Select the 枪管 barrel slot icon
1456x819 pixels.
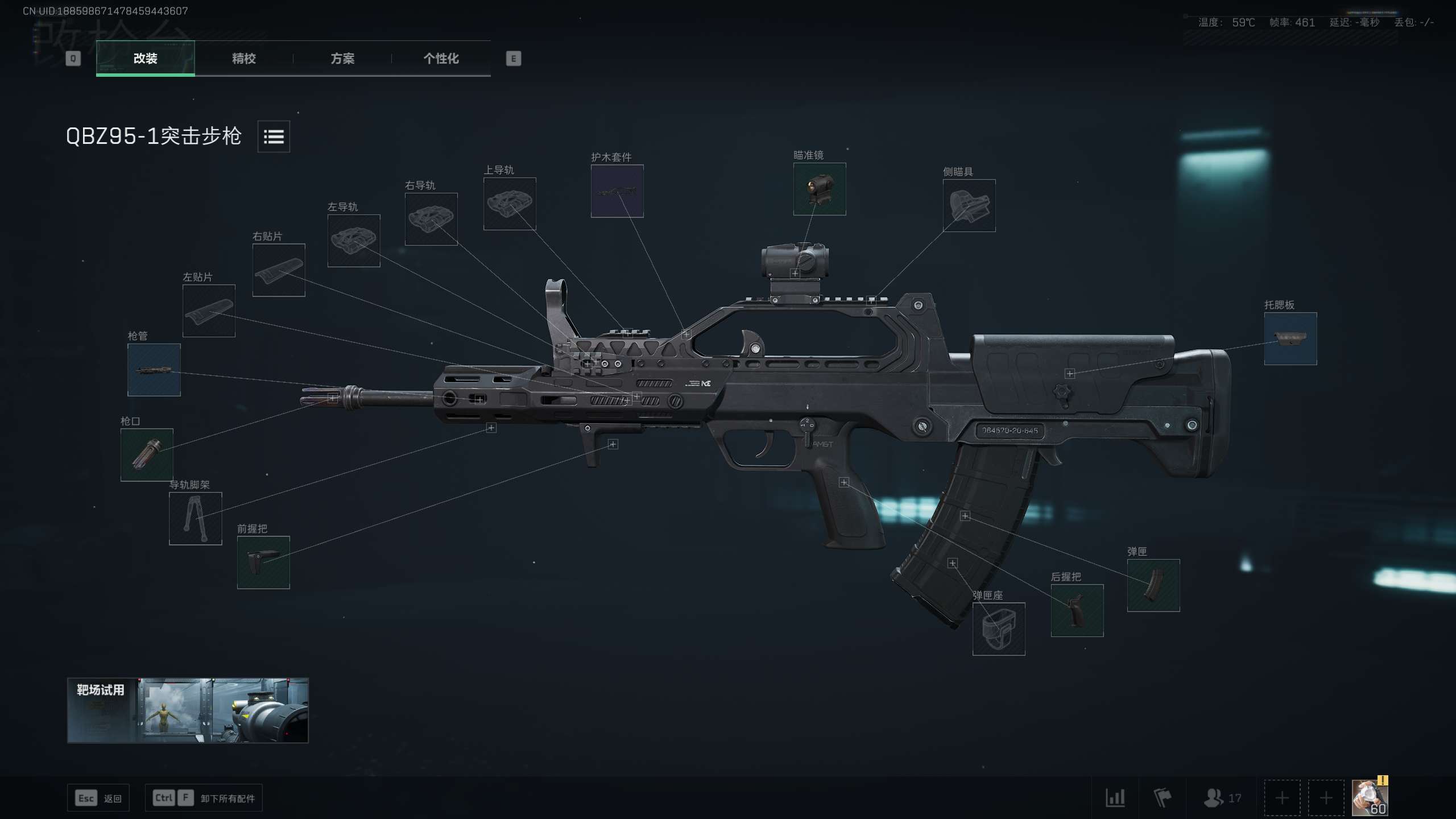[153, 370]
